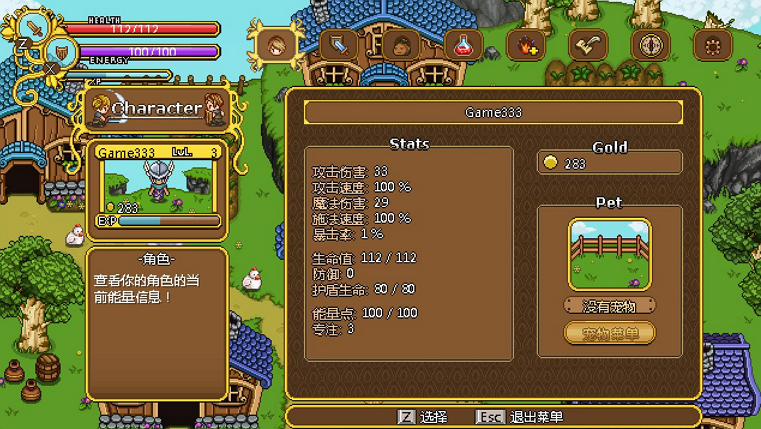Select the character portrait tab
The height and width of the screenshot is (429, 761).
[x=276, y=45]
